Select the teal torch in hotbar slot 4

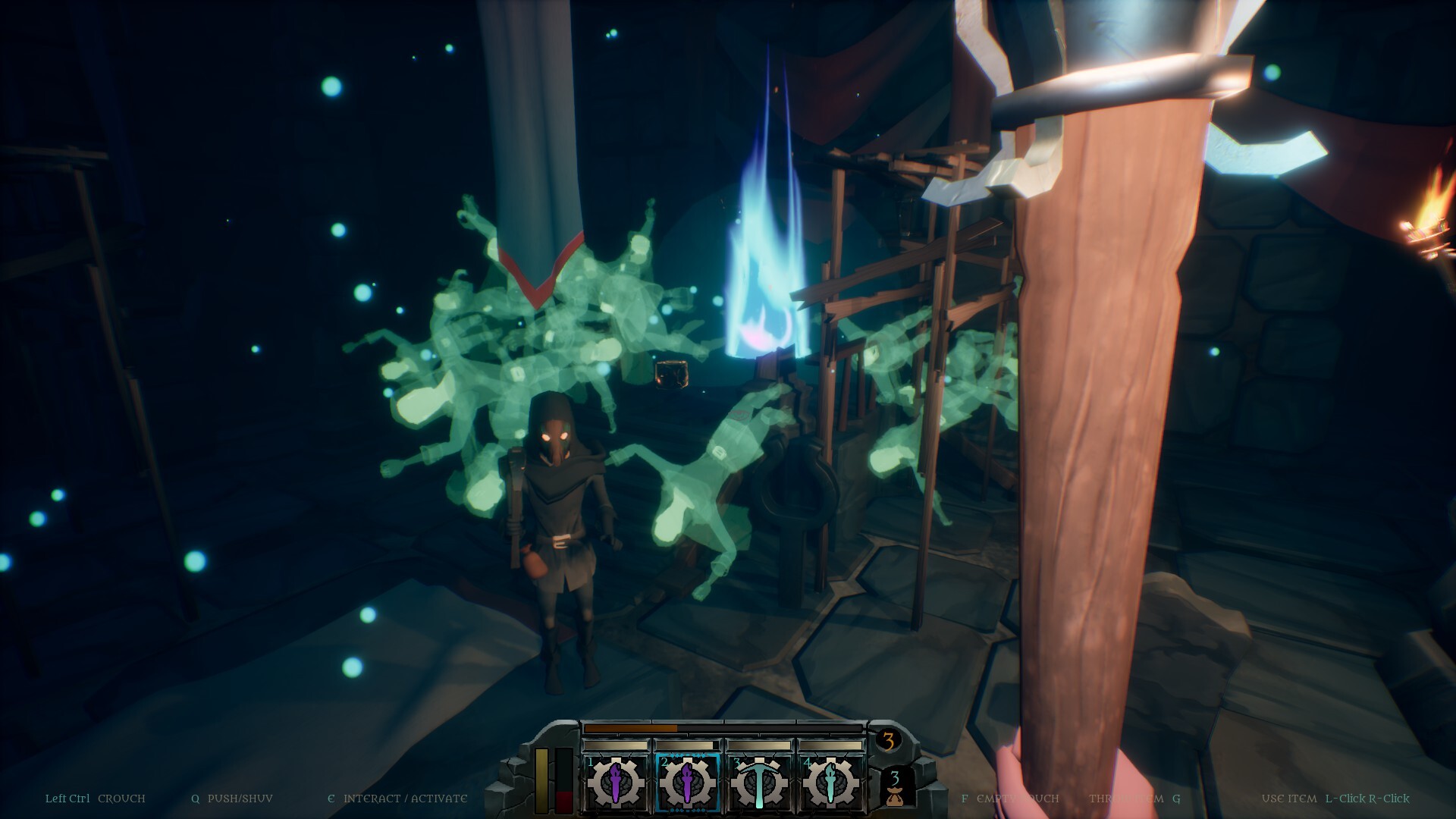coord(831,781)
